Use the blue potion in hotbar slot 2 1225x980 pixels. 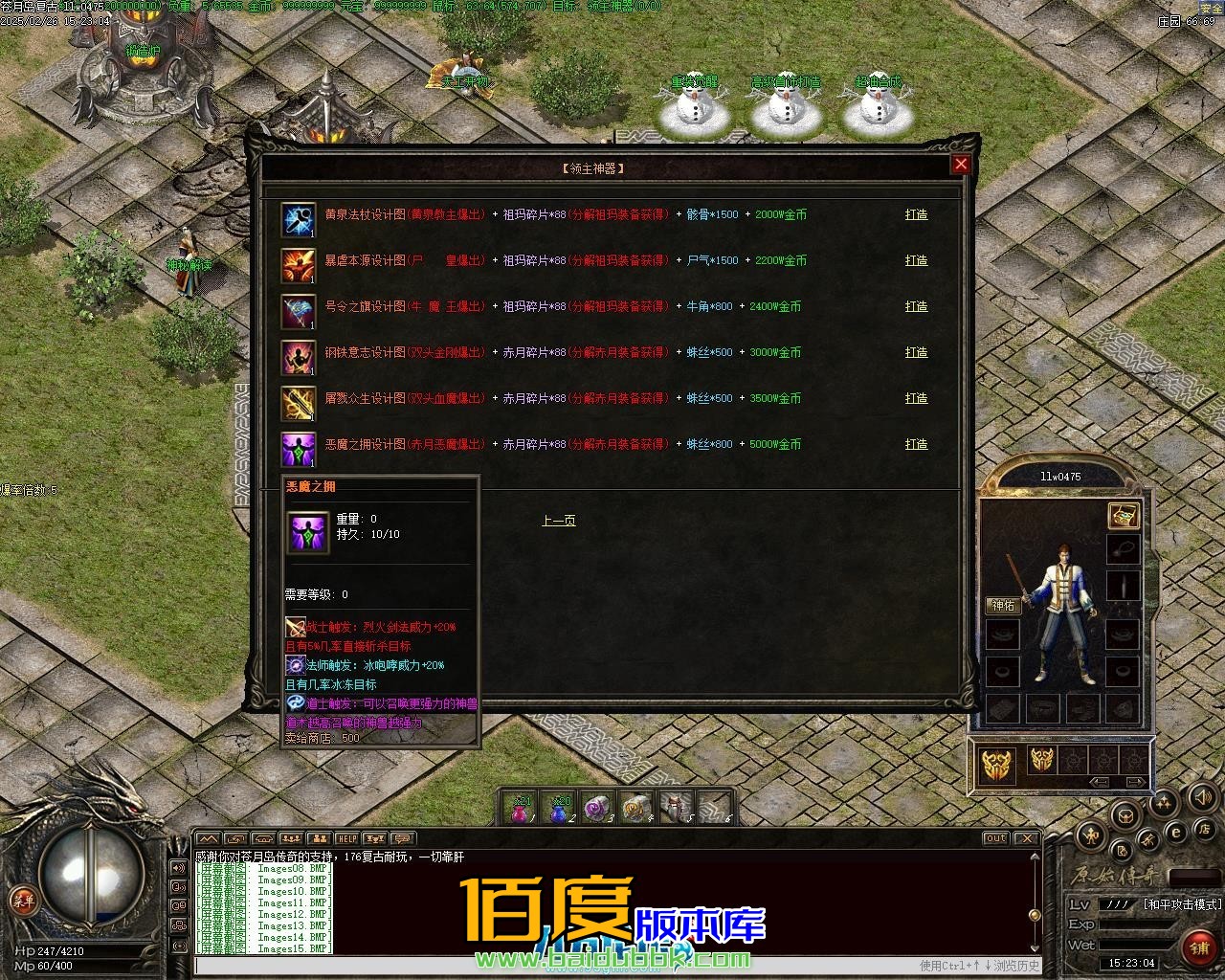point(560,810)
